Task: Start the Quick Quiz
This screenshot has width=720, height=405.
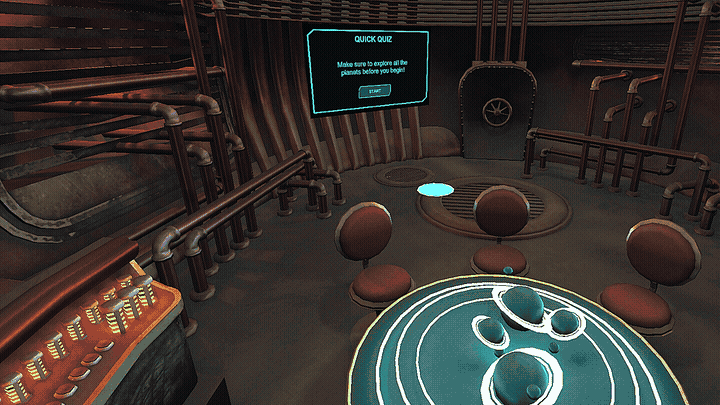Action: click(x=375, y=91)
